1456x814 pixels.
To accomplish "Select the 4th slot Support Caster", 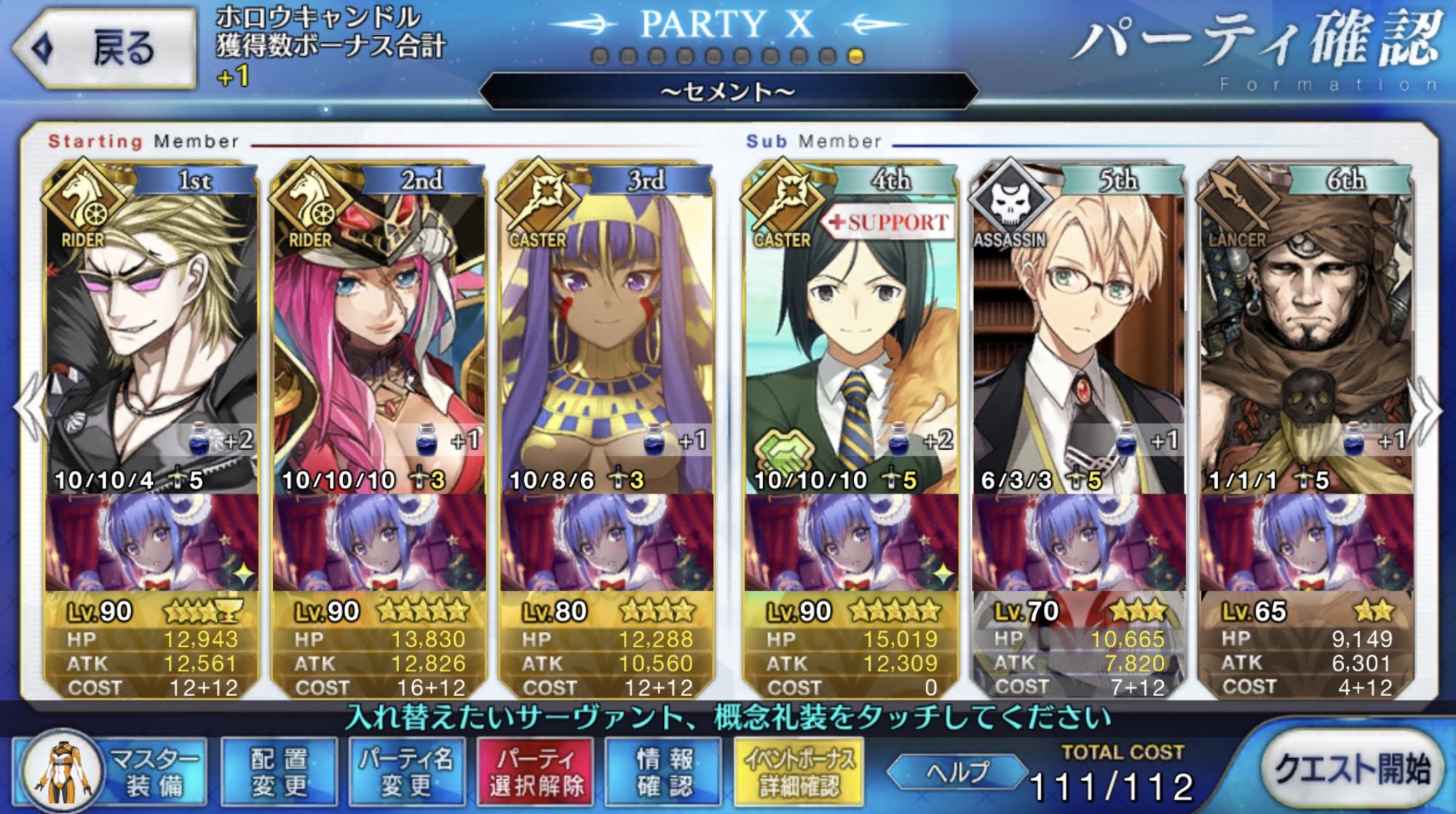I will 850,328.
